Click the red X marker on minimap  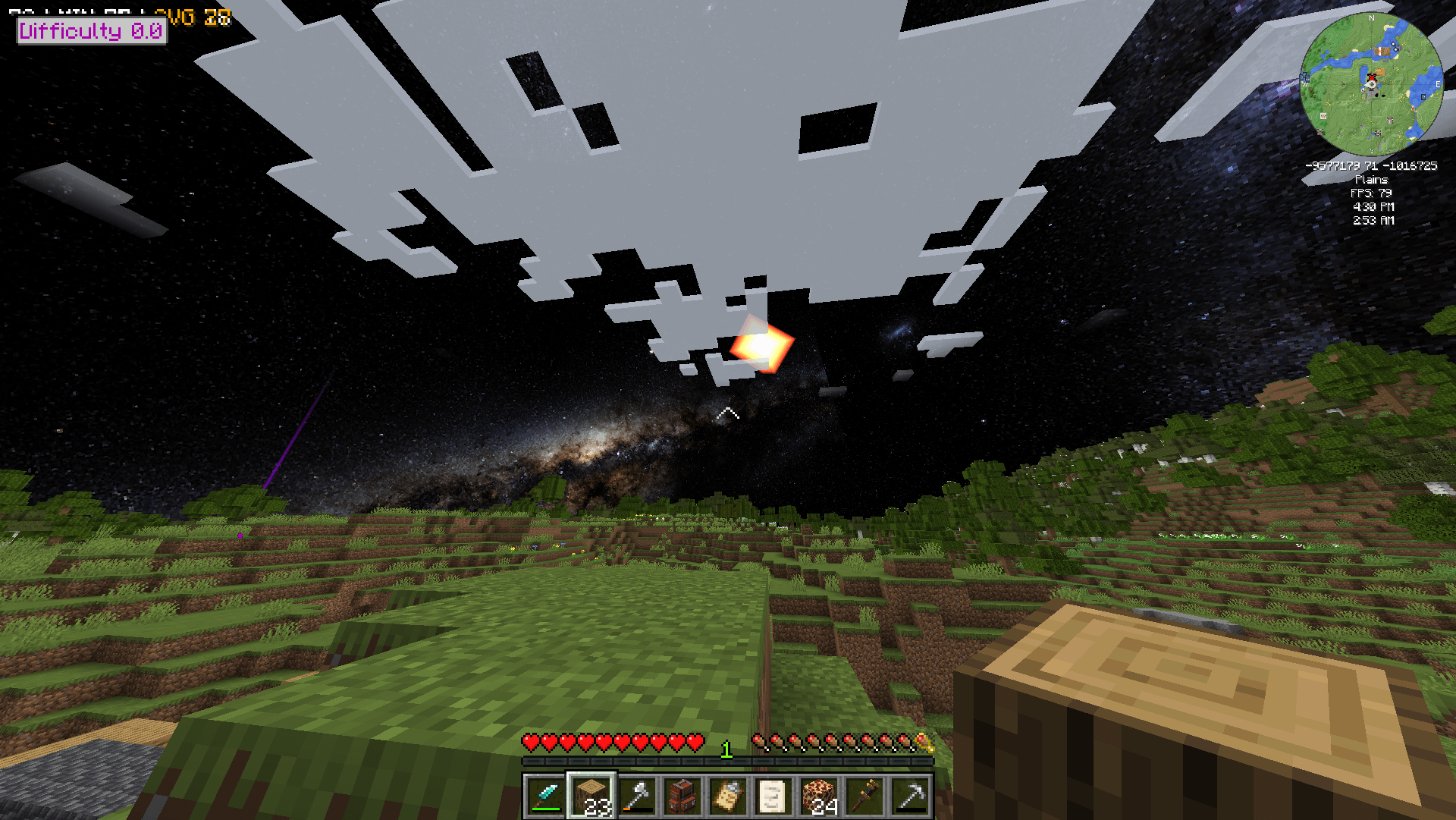coord(1371,77)
